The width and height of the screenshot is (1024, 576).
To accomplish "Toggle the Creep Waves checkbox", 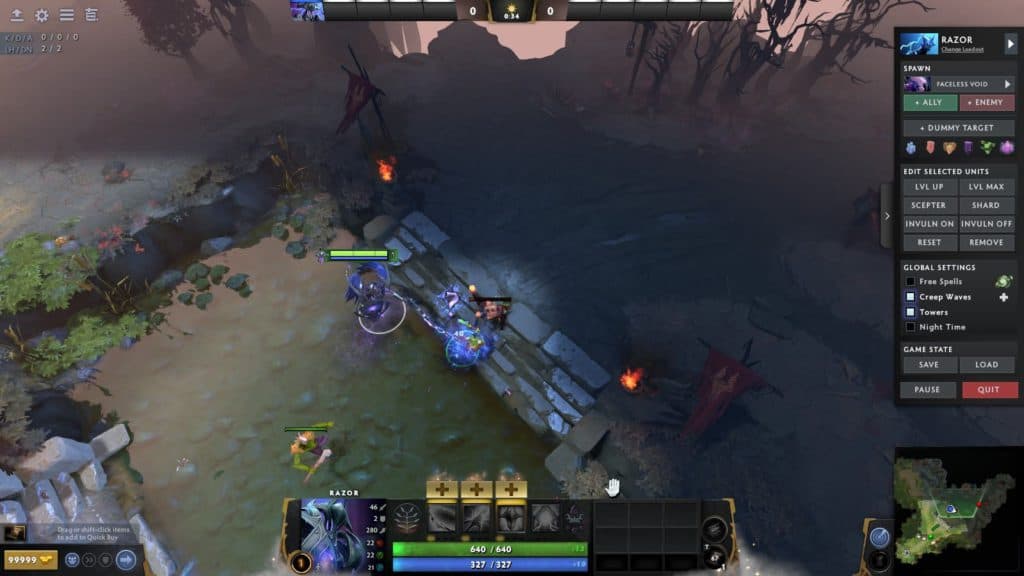I will [911, 297].
